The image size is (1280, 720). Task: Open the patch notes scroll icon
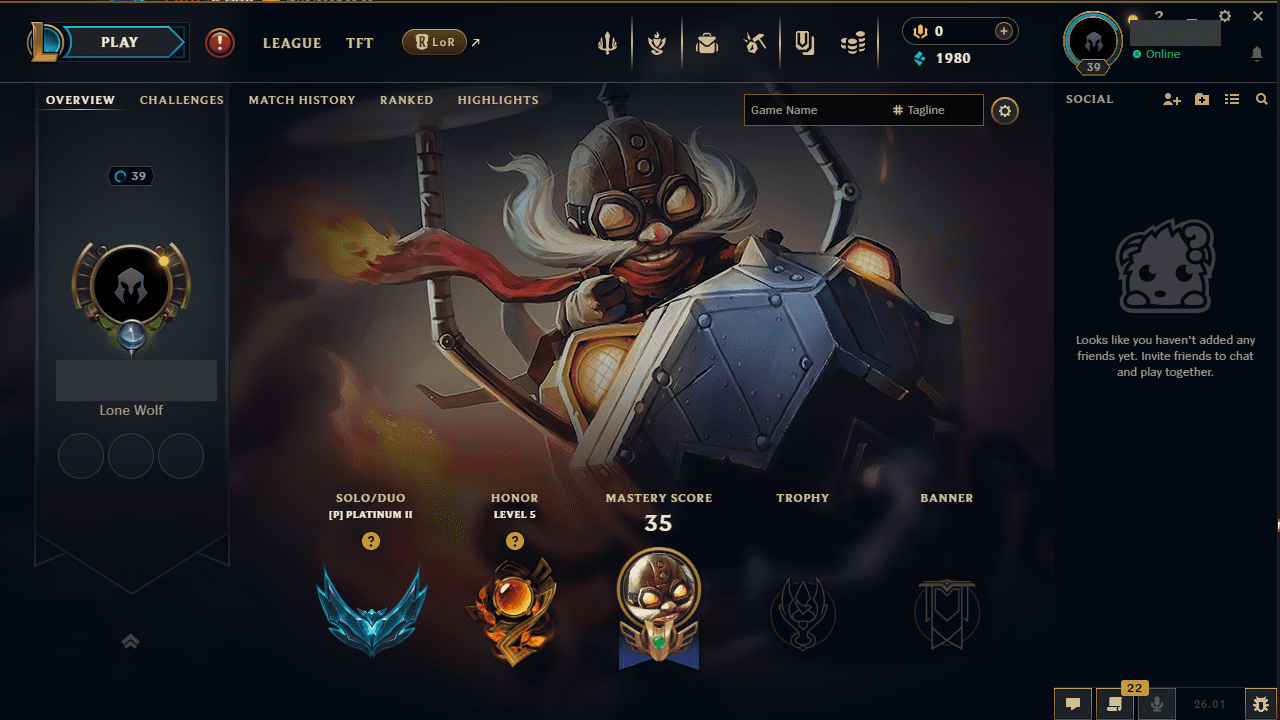(x=1114, y=703)
